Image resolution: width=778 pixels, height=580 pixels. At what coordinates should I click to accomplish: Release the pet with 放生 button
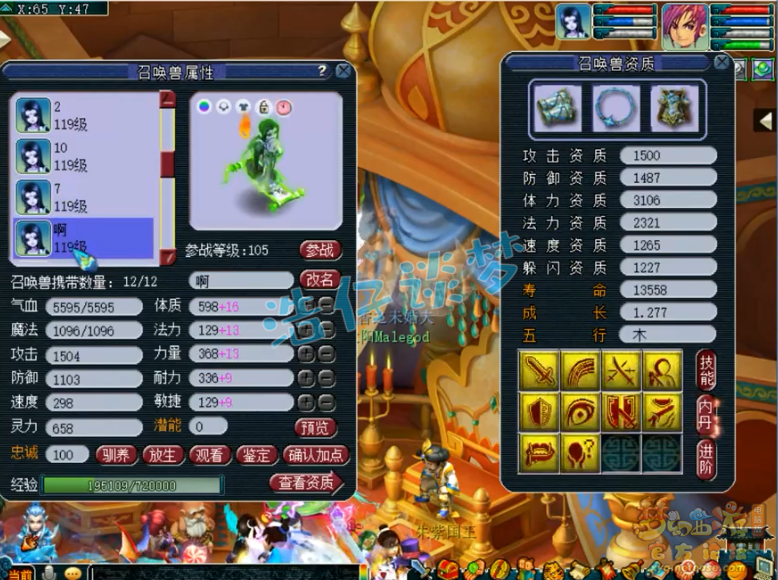[164, 455]
